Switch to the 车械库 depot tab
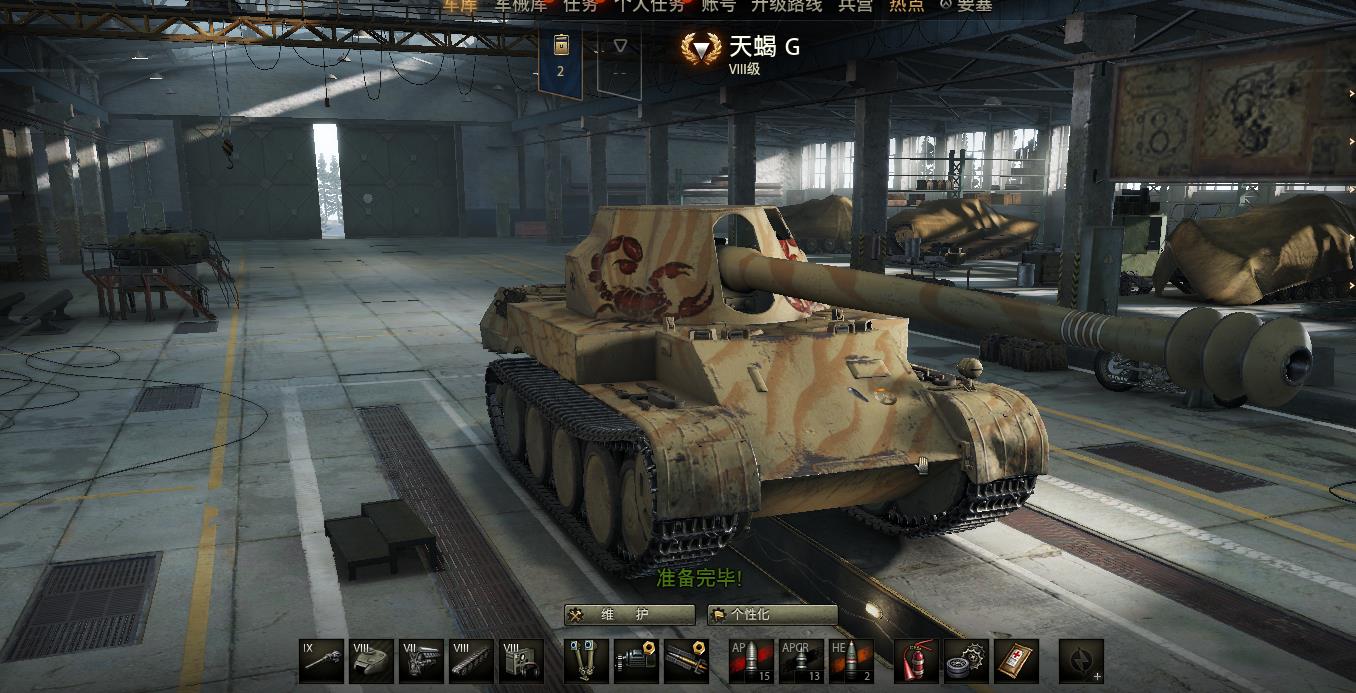Viewport: 1356px width, 693px height. pos(519,5)
